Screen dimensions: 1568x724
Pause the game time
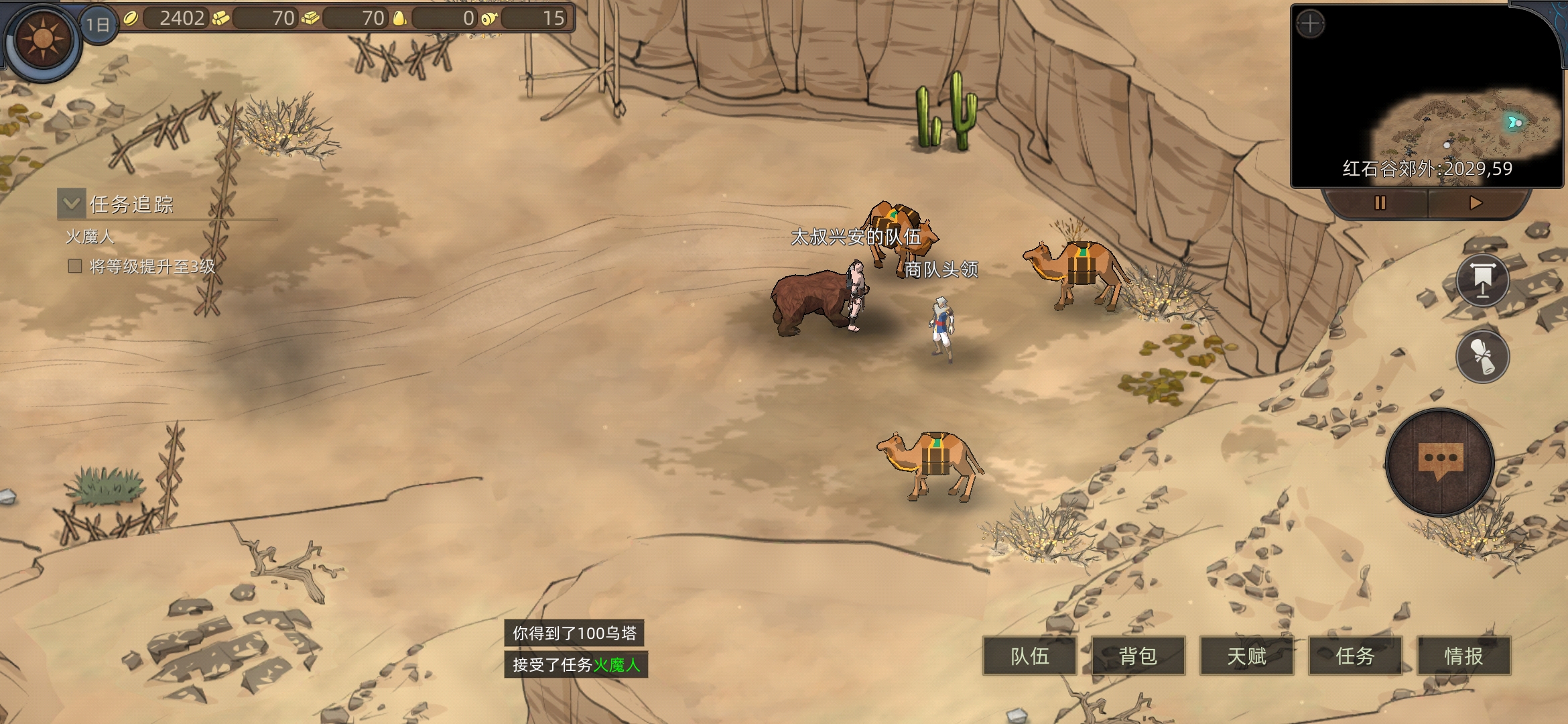click(x=1380, y=203)
